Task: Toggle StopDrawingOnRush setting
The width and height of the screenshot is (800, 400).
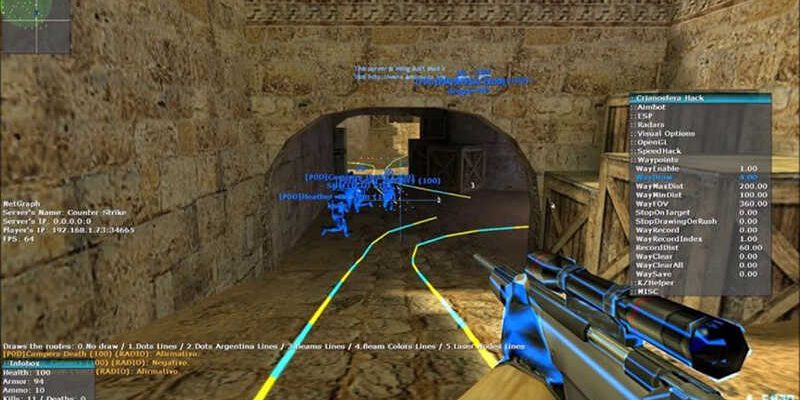Action: (675, 222)
